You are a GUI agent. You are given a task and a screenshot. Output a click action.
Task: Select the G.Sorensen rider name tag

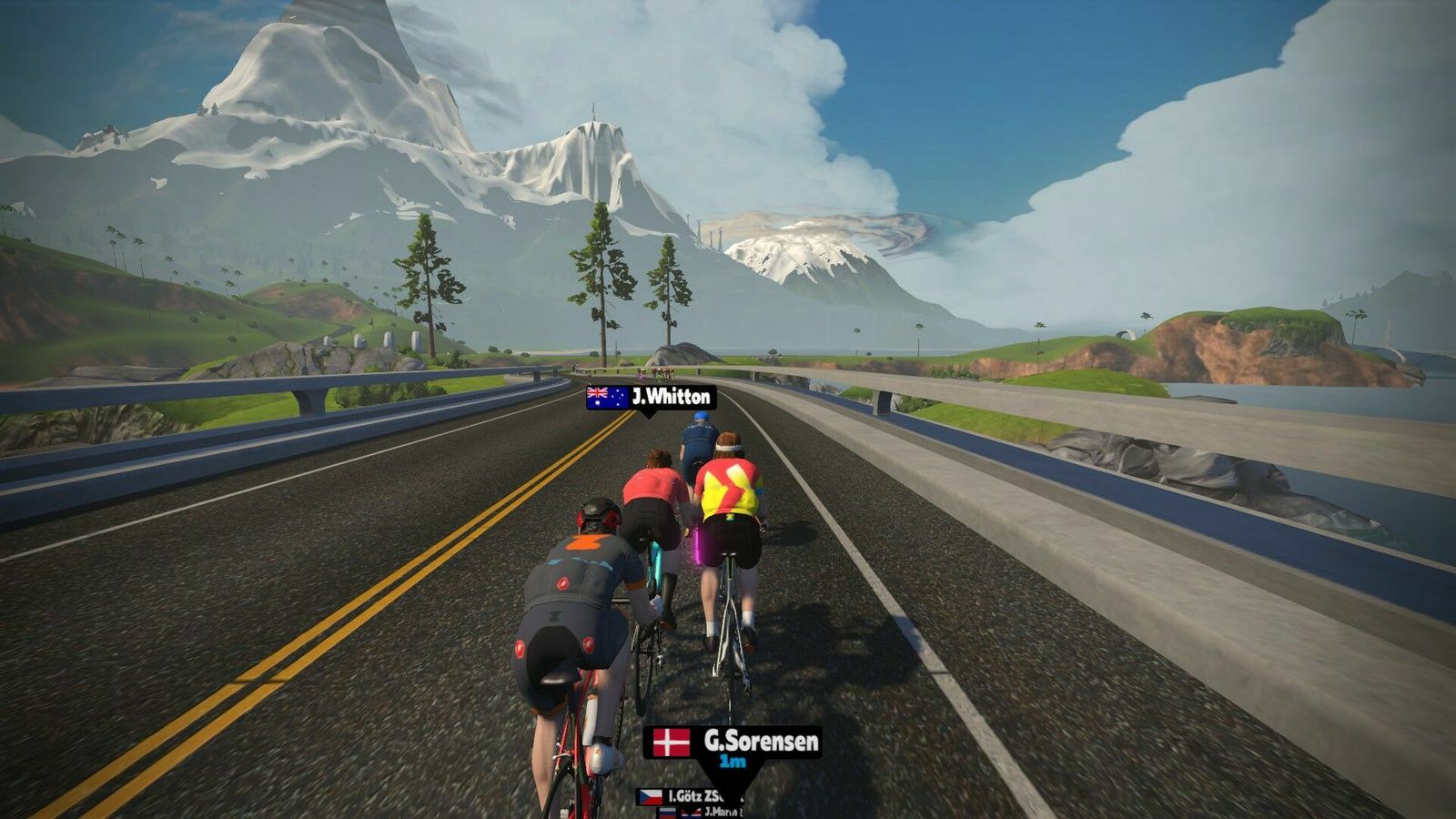click(x=733, y=743)
